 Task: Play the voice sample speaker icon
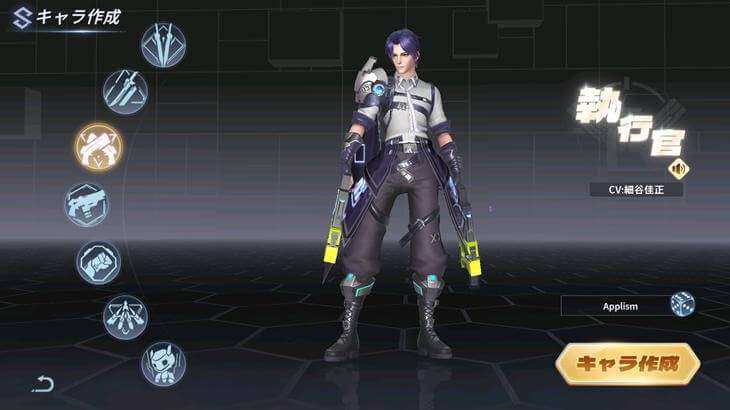[x=680, y=168]
